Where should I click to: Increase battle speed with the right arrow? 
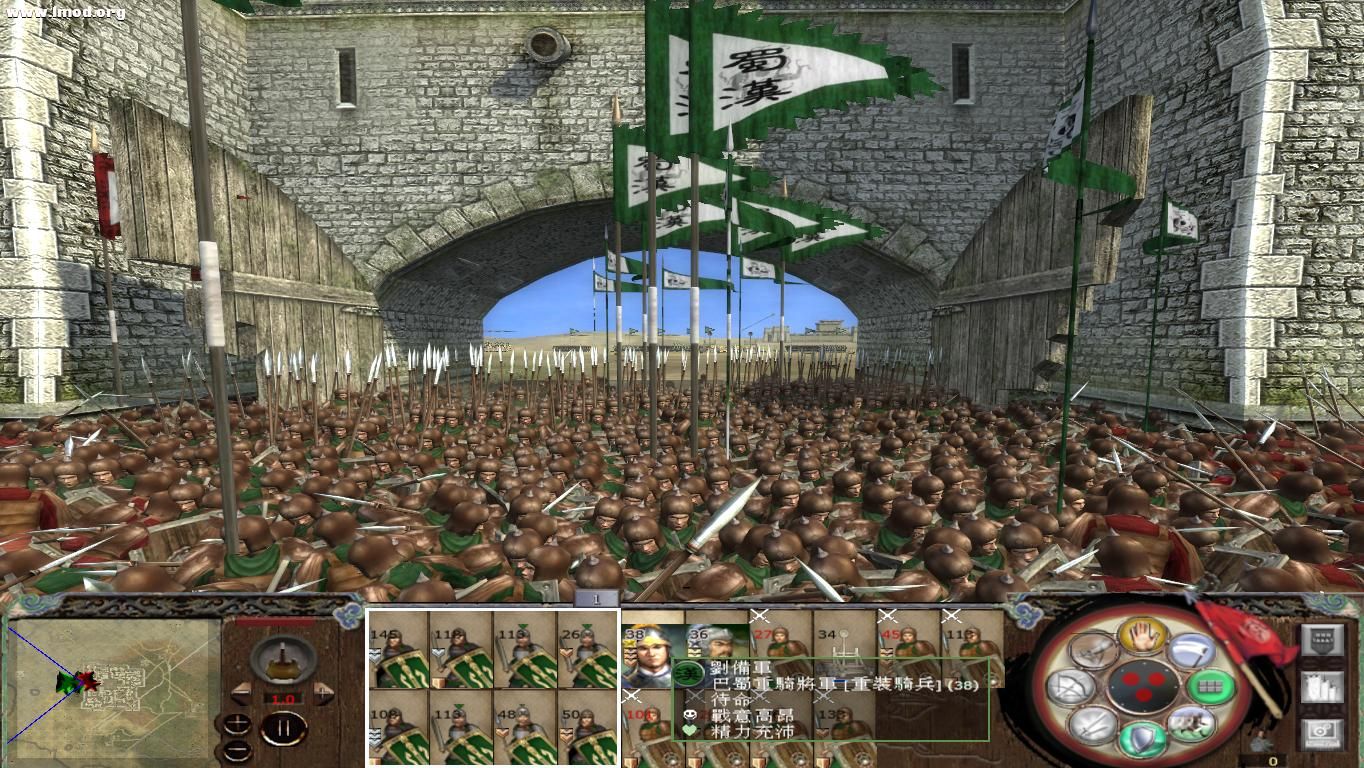322,693
